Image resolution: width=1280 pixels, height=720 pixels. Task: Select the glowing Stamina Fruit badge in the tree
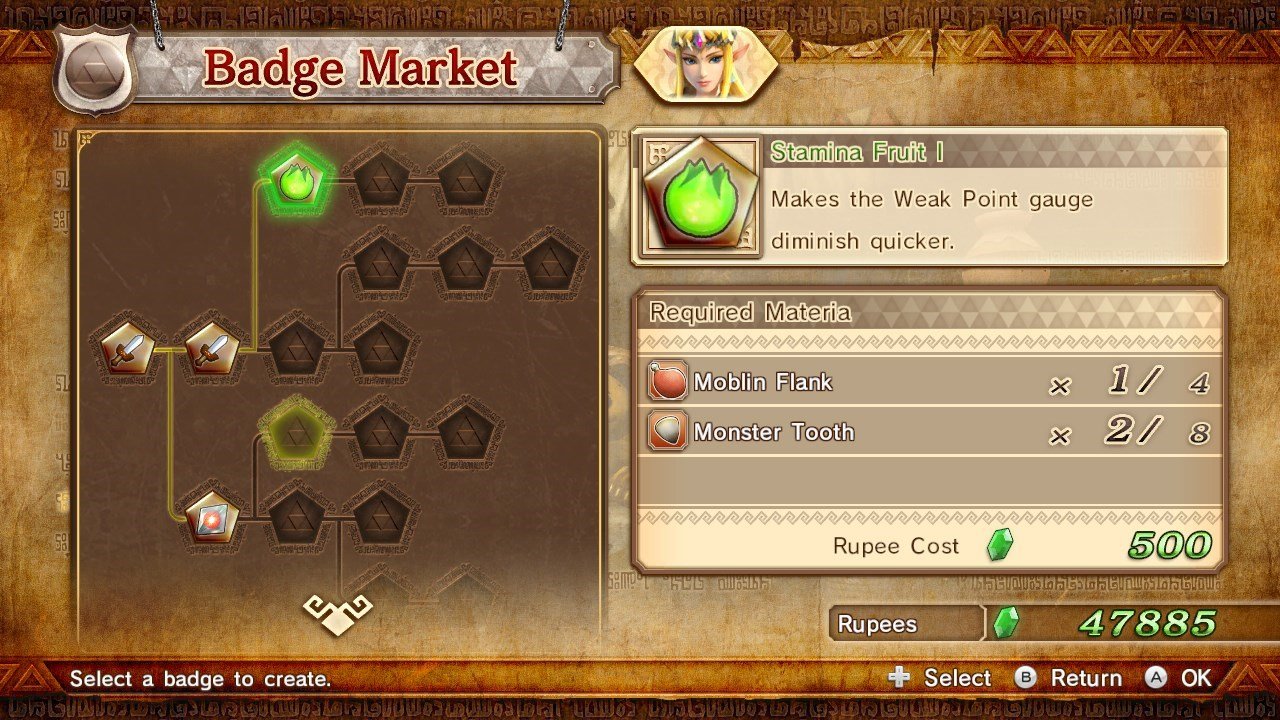296,182
